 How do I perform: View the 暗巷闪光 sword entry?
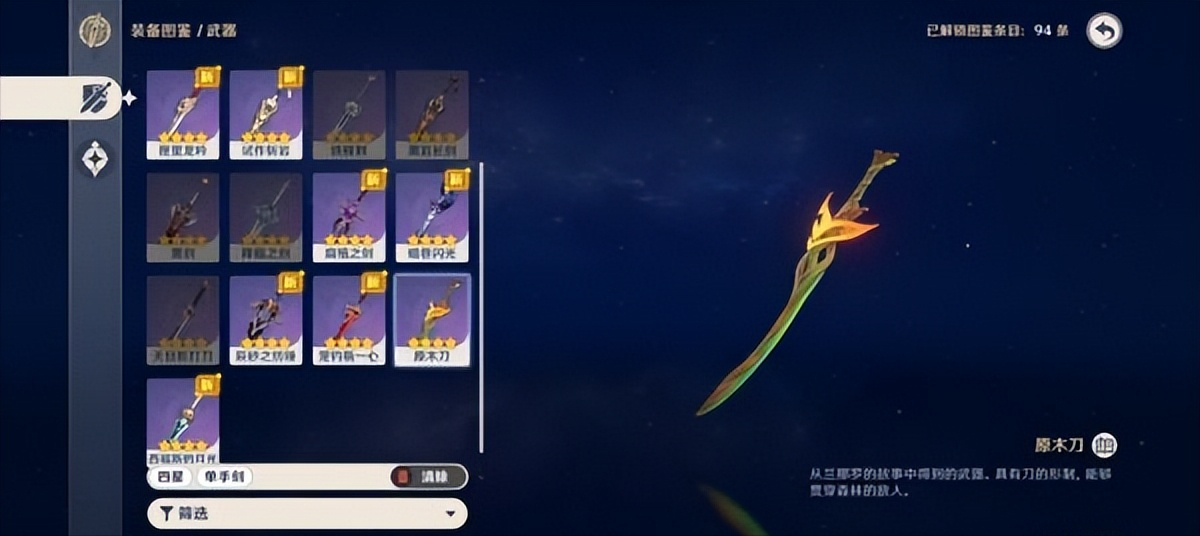(x=432, y=217)
